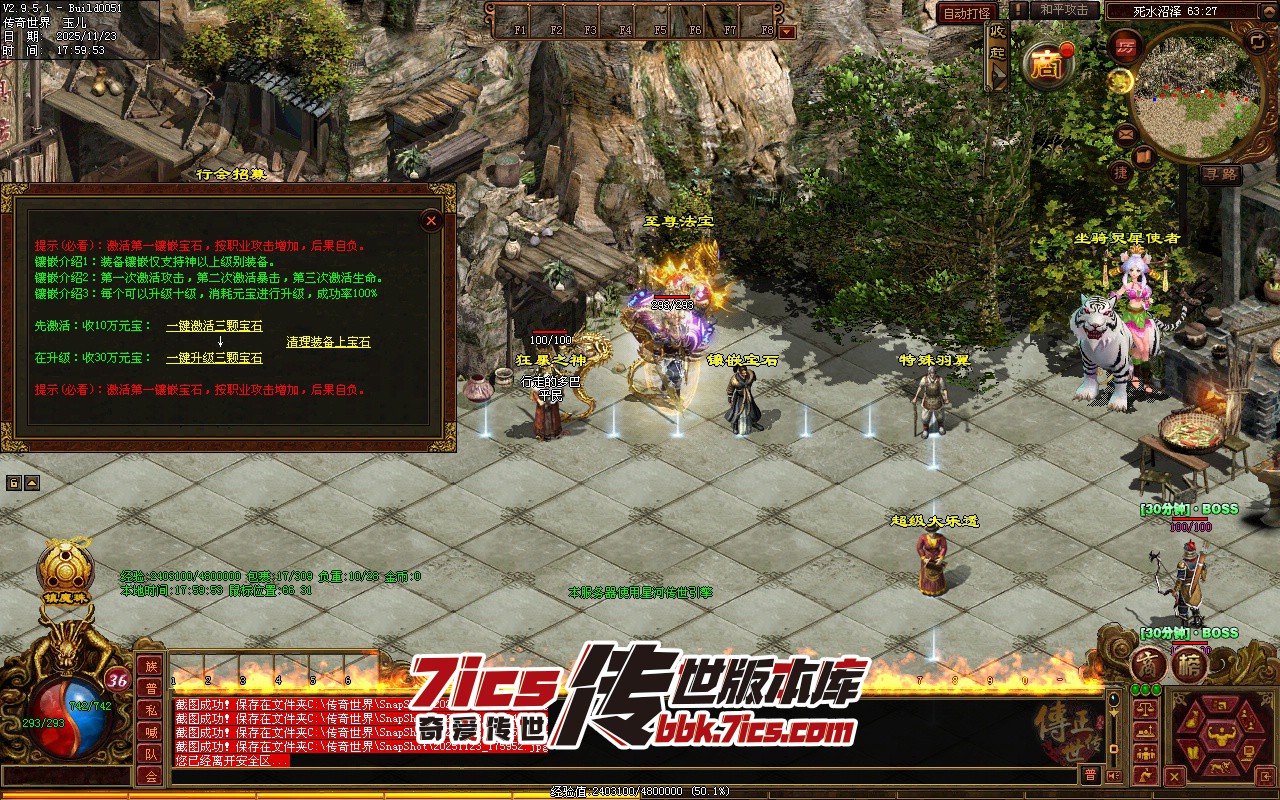
Task: Open the mail envelope icon
Action: click(1126, 133)
